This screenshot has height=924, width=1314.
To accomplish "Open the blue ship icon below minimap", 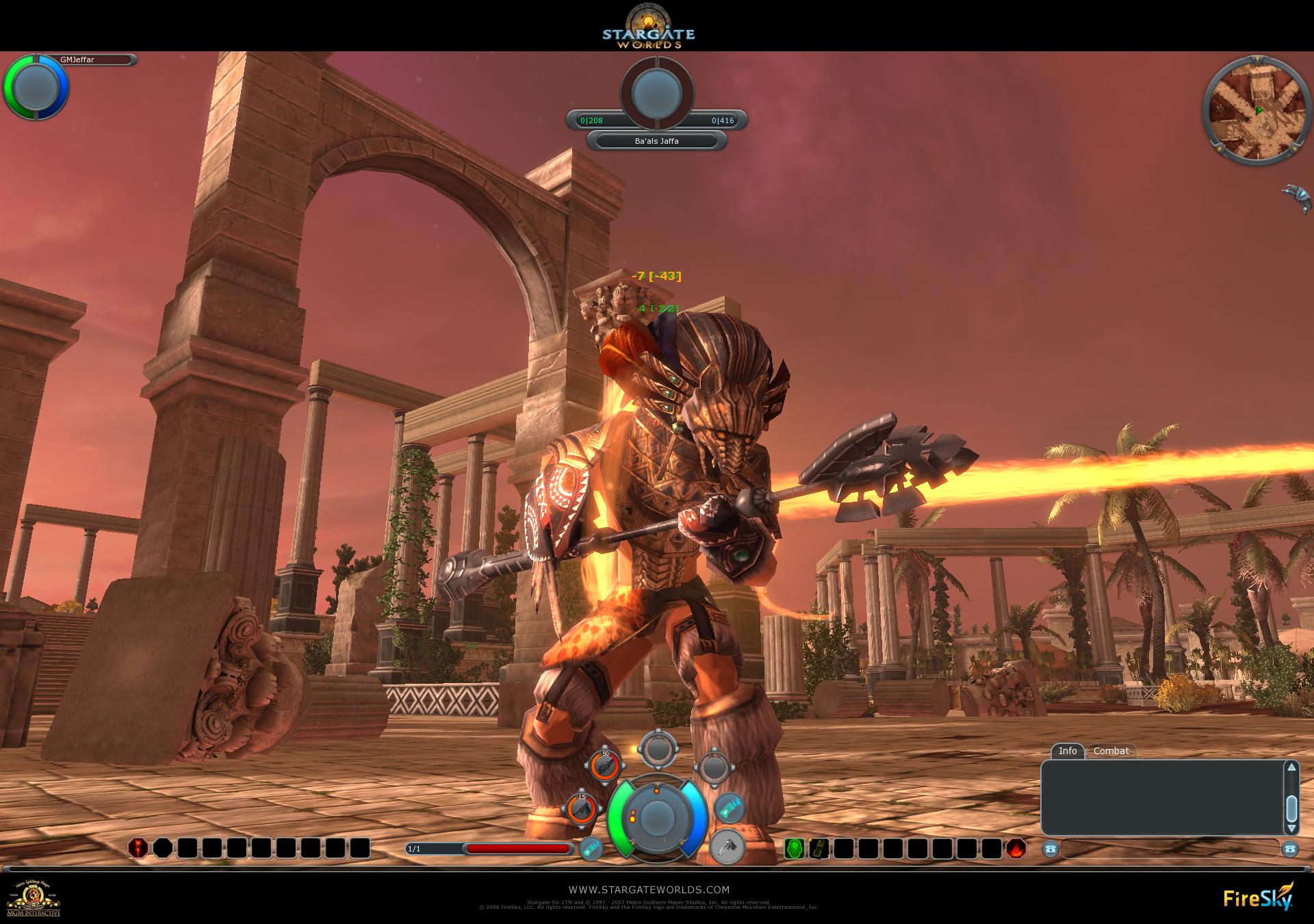I will pyautogui.click(x=1296, y=197).
